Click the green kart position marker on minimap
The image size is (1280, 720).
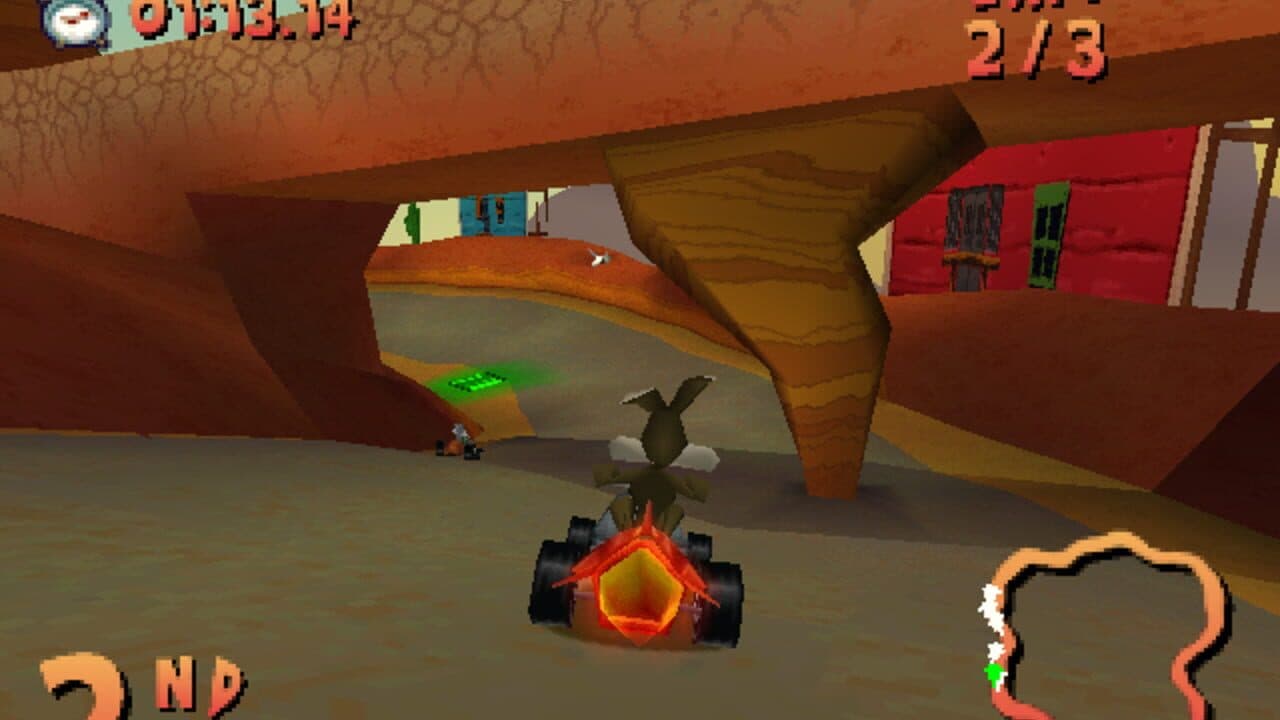pyautogui.click(x=993, y=671)
